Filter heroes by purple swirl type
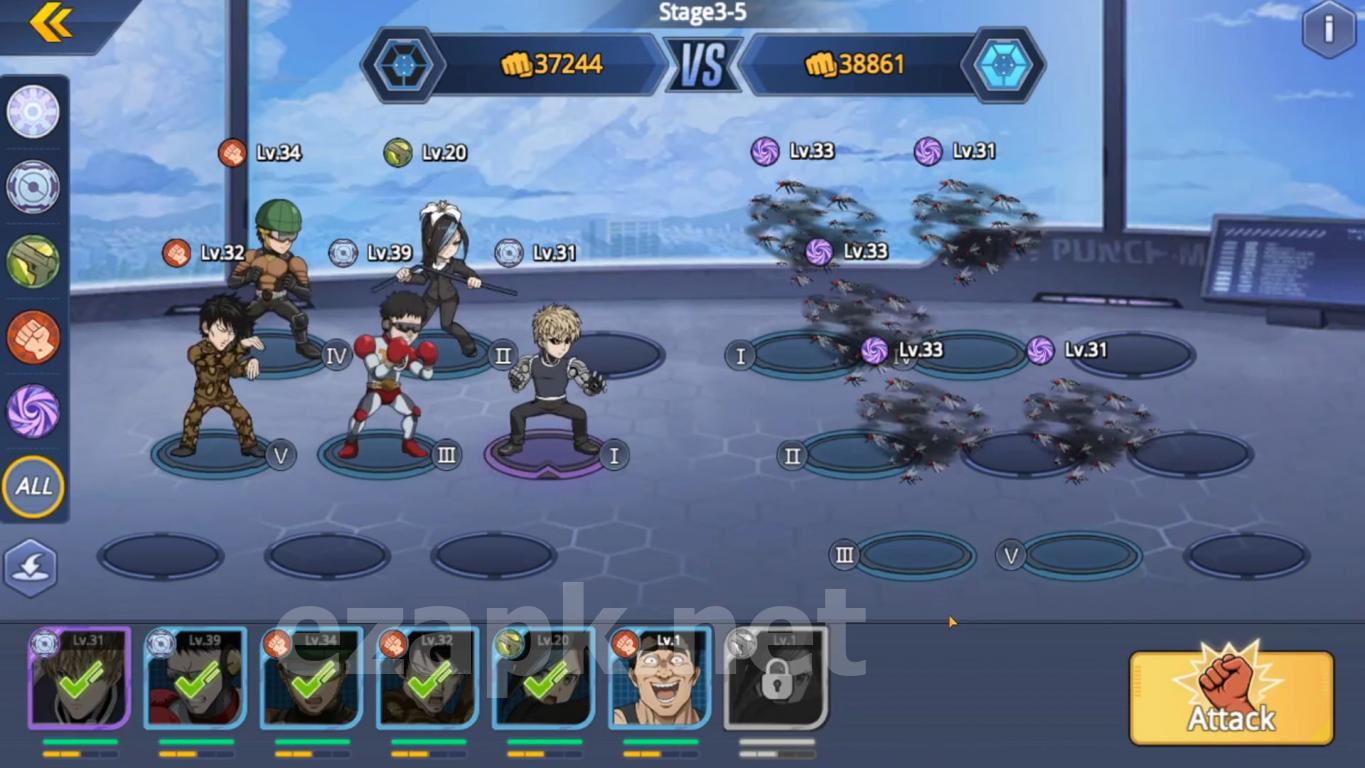Screen dimensions: 1365x768 (33, 411)
